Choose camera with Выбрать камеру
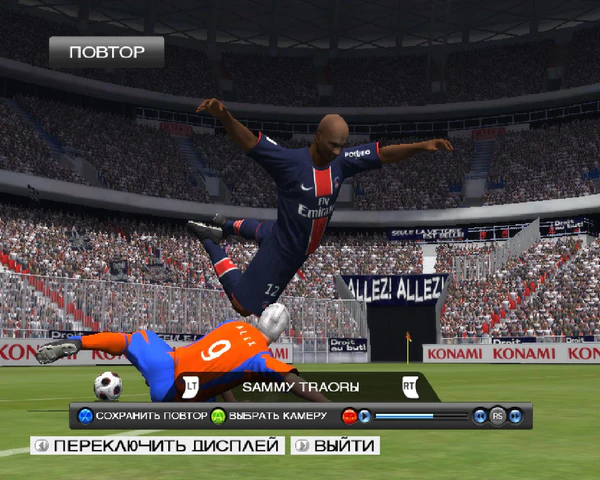Screen dimensions: 600x480 click(x=269, y=415)
